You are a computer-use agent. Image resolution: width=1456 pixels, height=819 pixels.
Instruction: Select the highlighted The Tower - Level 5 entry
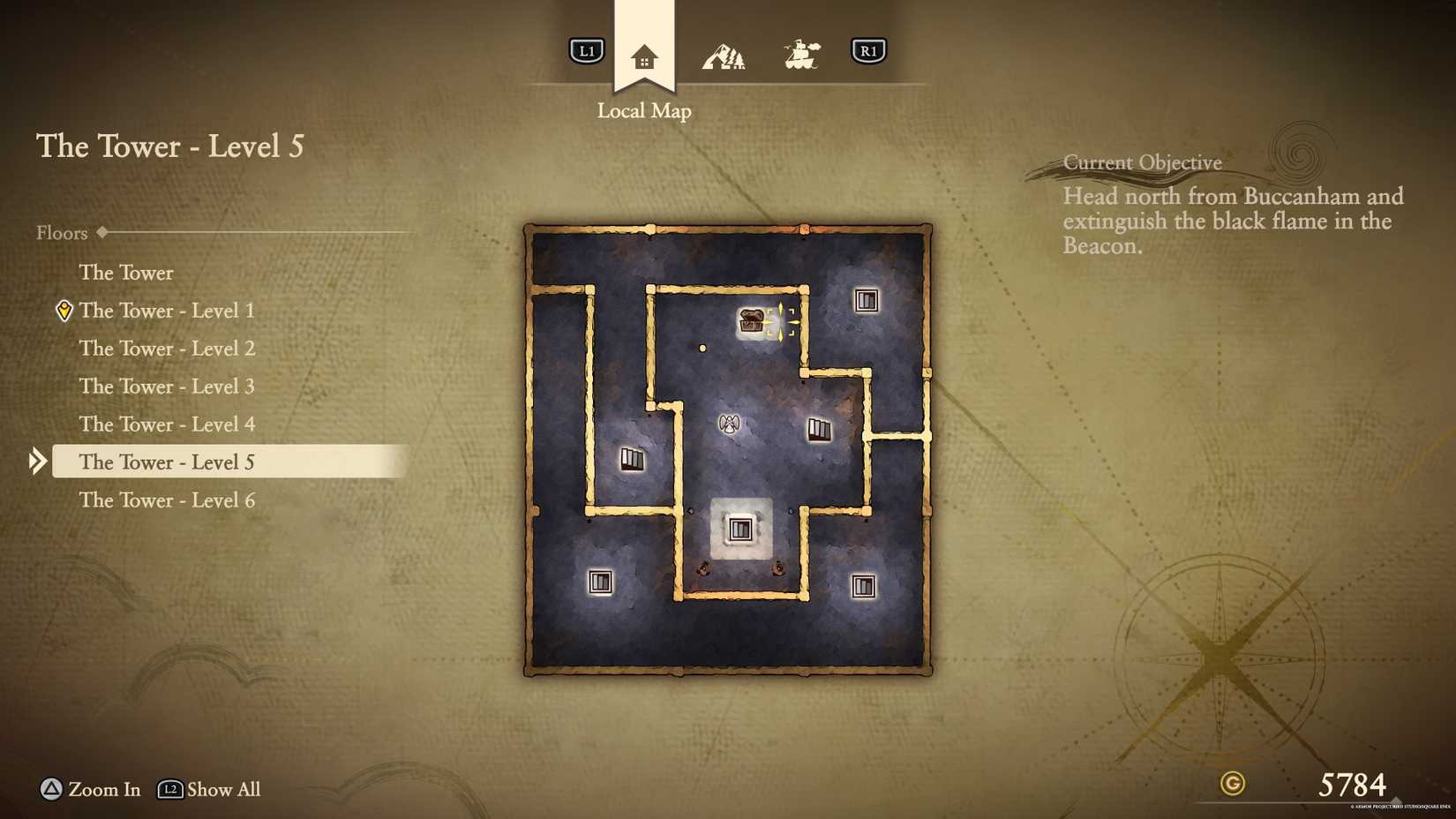pos(168,462)
